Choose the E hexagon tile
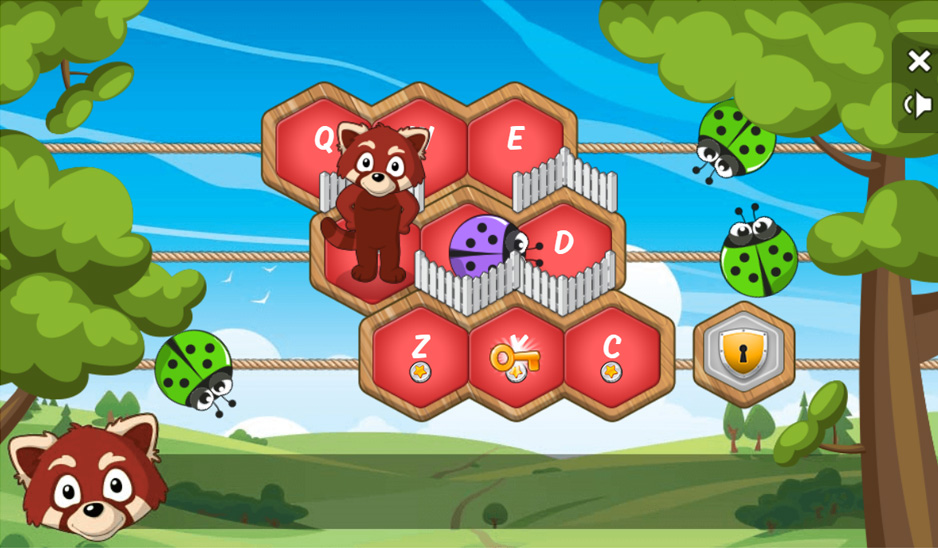The width and height of the screenshot is (938, 548). coord(516,139)
